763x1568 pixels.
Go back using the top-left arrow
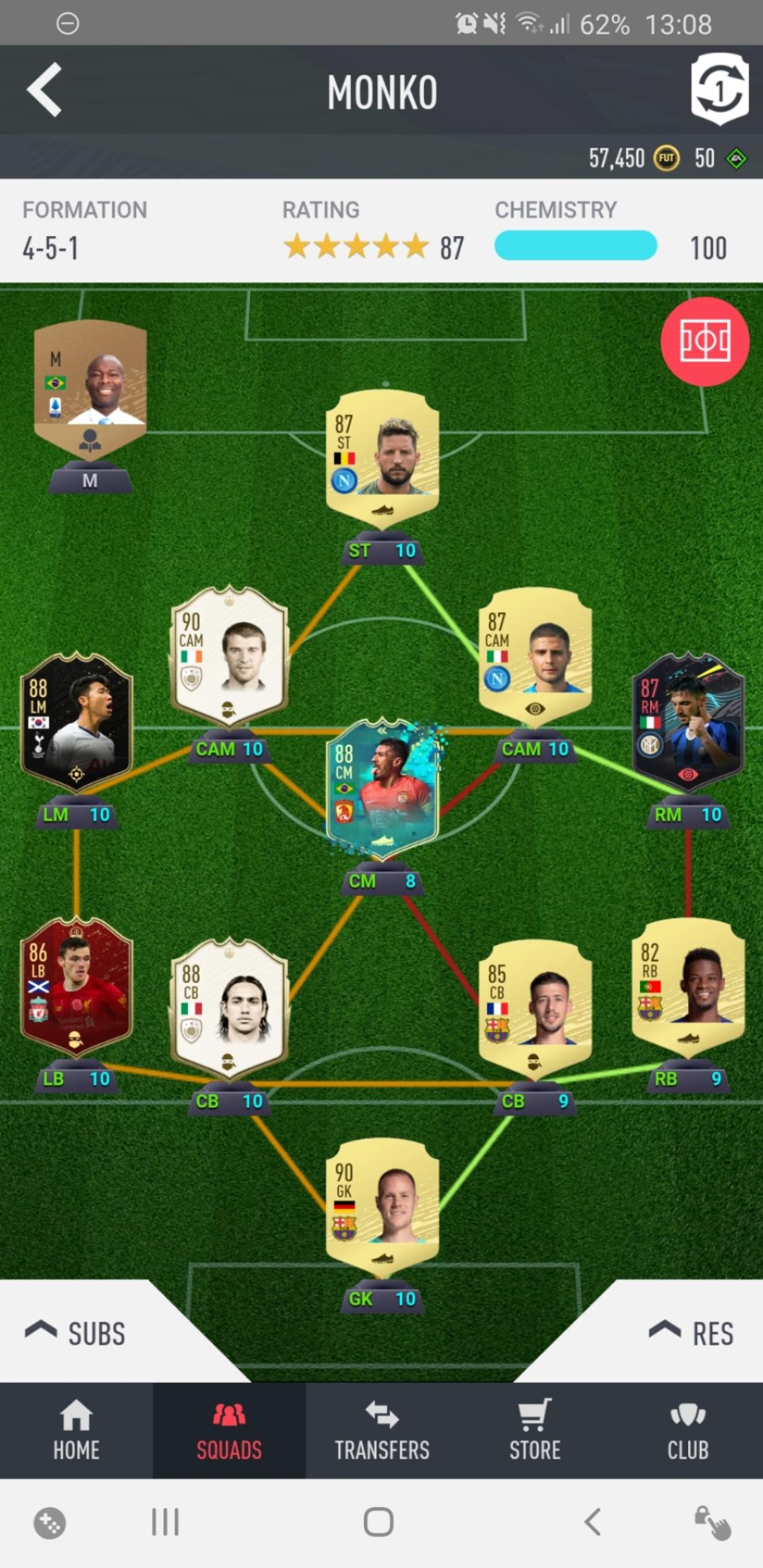(45, 90)
